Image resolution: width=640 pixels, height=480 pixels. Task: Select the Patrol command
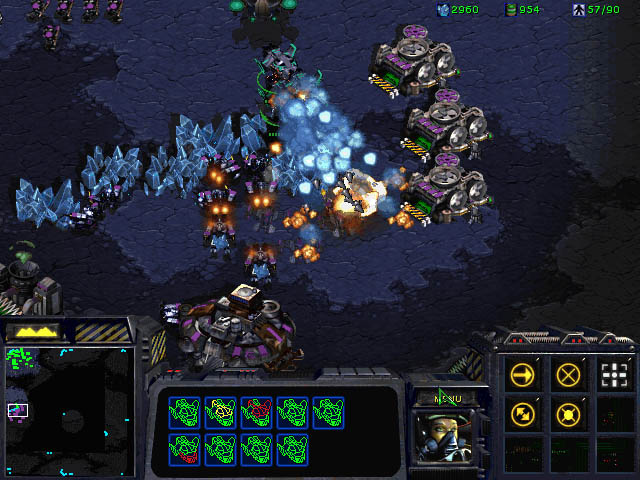(522, 413)
